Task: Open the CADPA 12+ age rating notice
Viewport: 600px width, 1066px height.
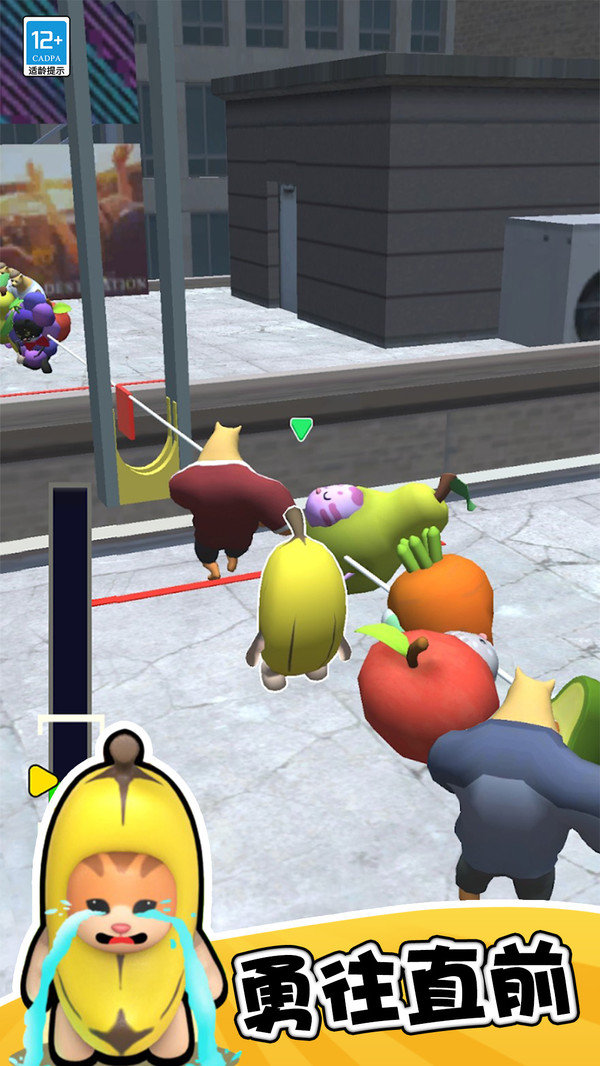Action: coord(46,46)
